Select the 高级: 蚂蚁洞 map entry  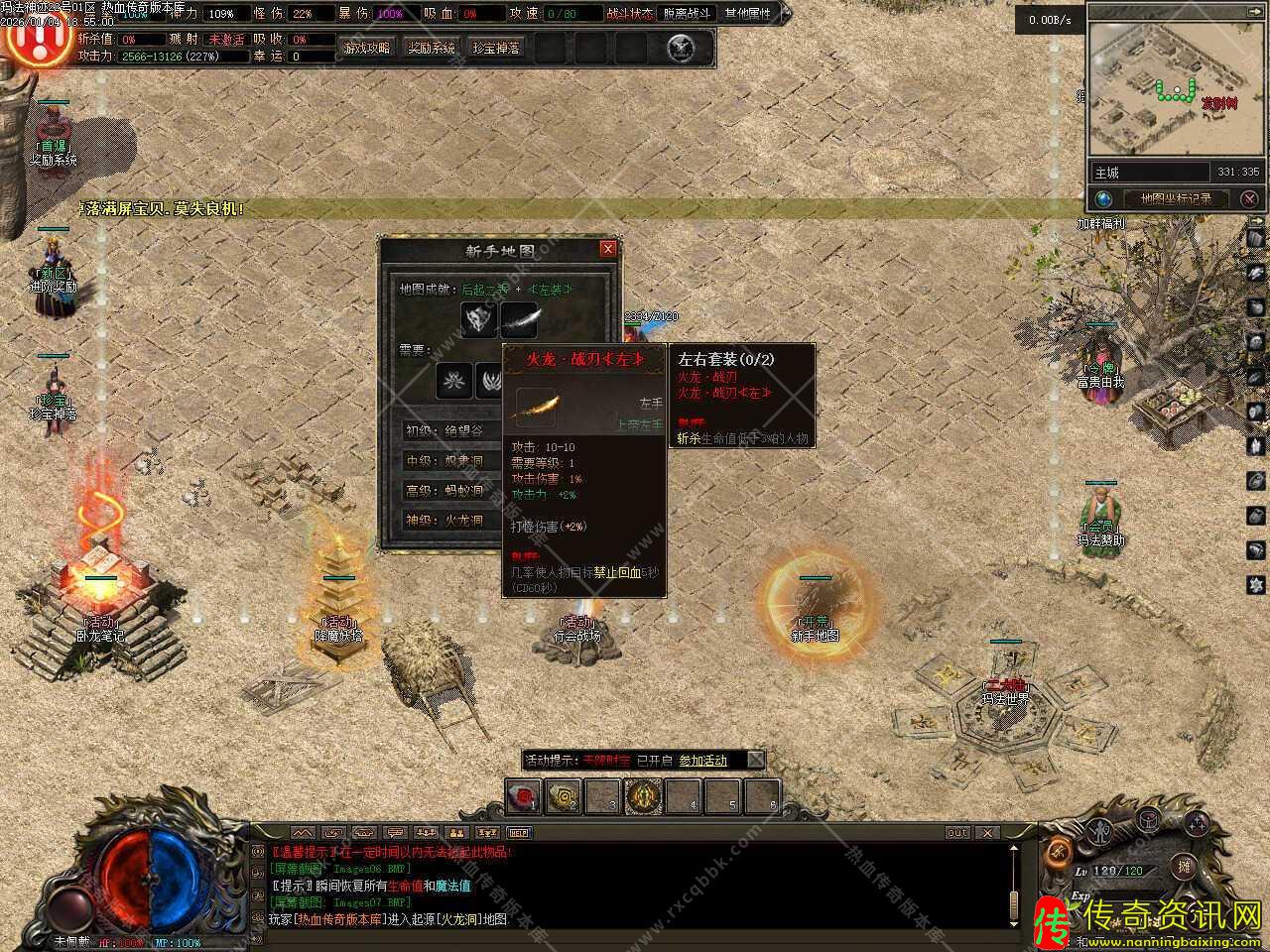446,491
